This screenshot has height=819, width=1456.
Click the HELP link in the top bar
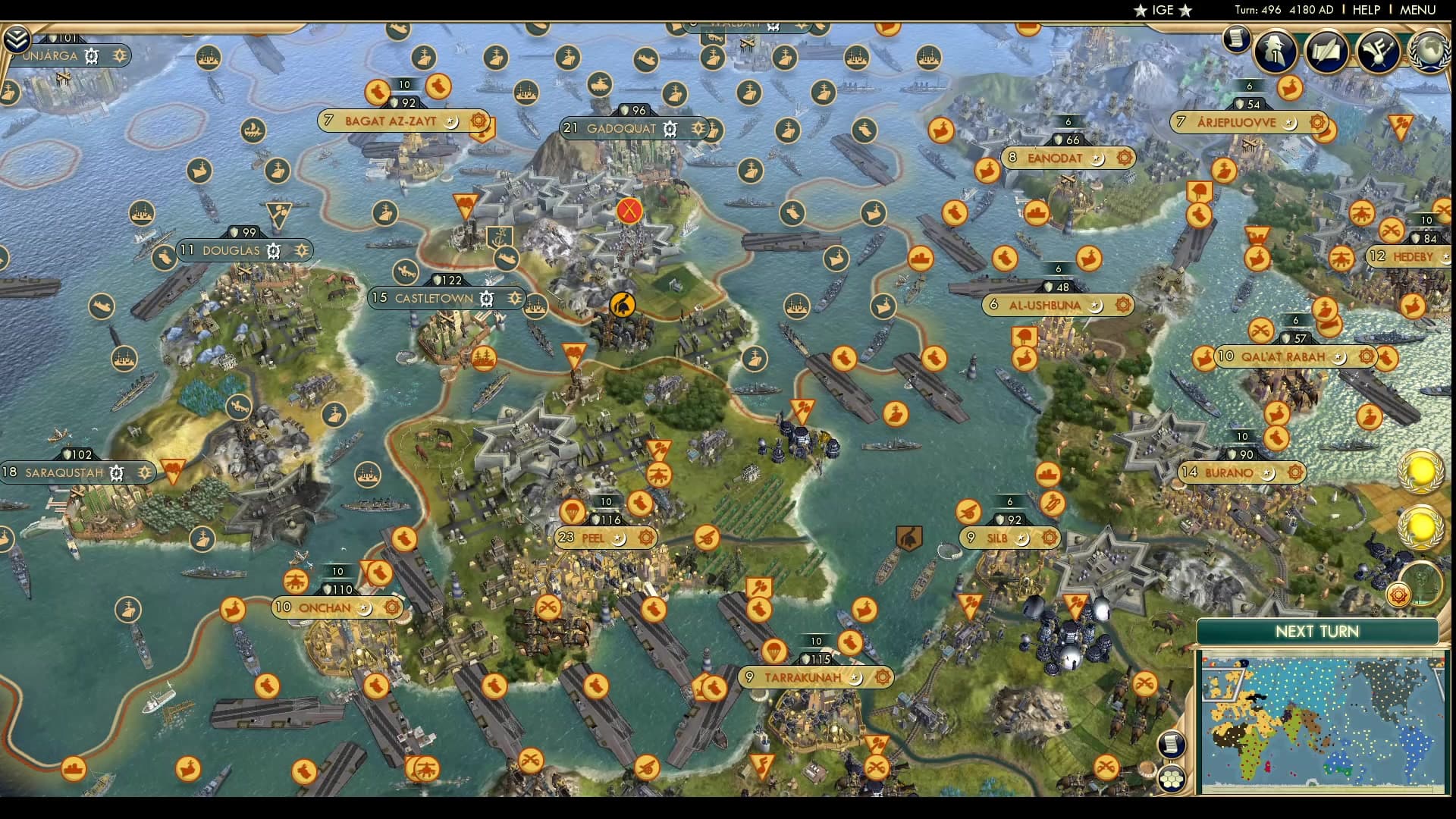tap(1369, 10)
